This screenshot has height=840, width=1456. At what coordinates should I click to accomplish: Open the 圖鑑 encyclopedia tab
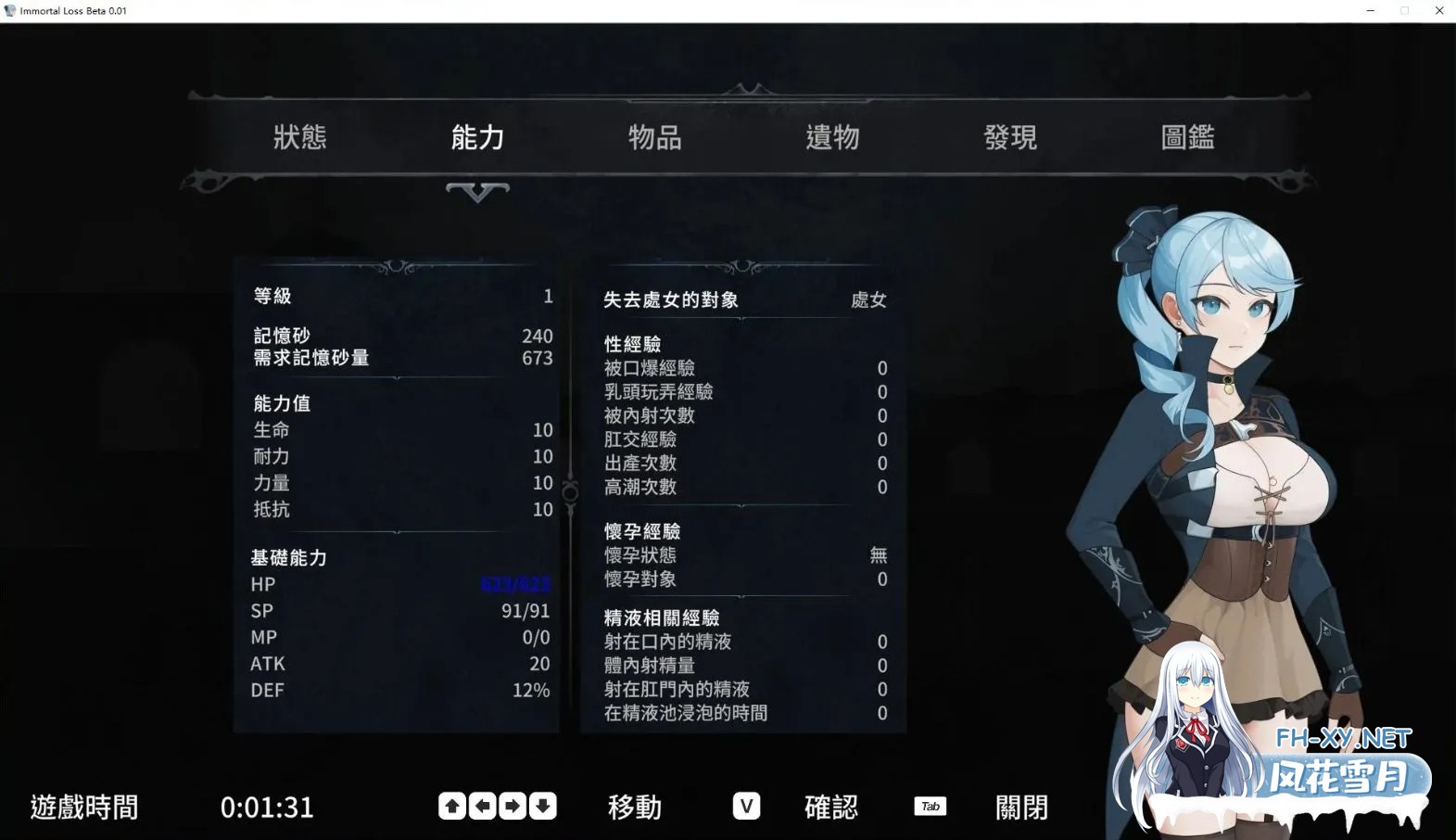(1187, 137)
